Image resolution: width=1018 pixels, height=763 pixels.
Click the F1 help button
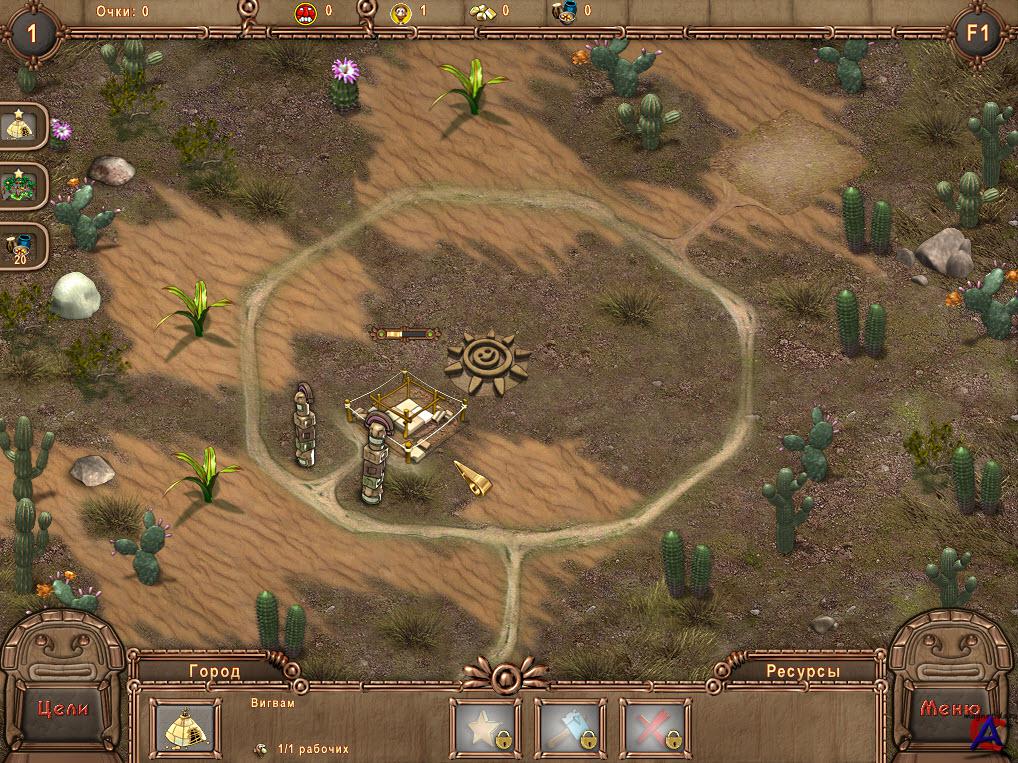977,34
